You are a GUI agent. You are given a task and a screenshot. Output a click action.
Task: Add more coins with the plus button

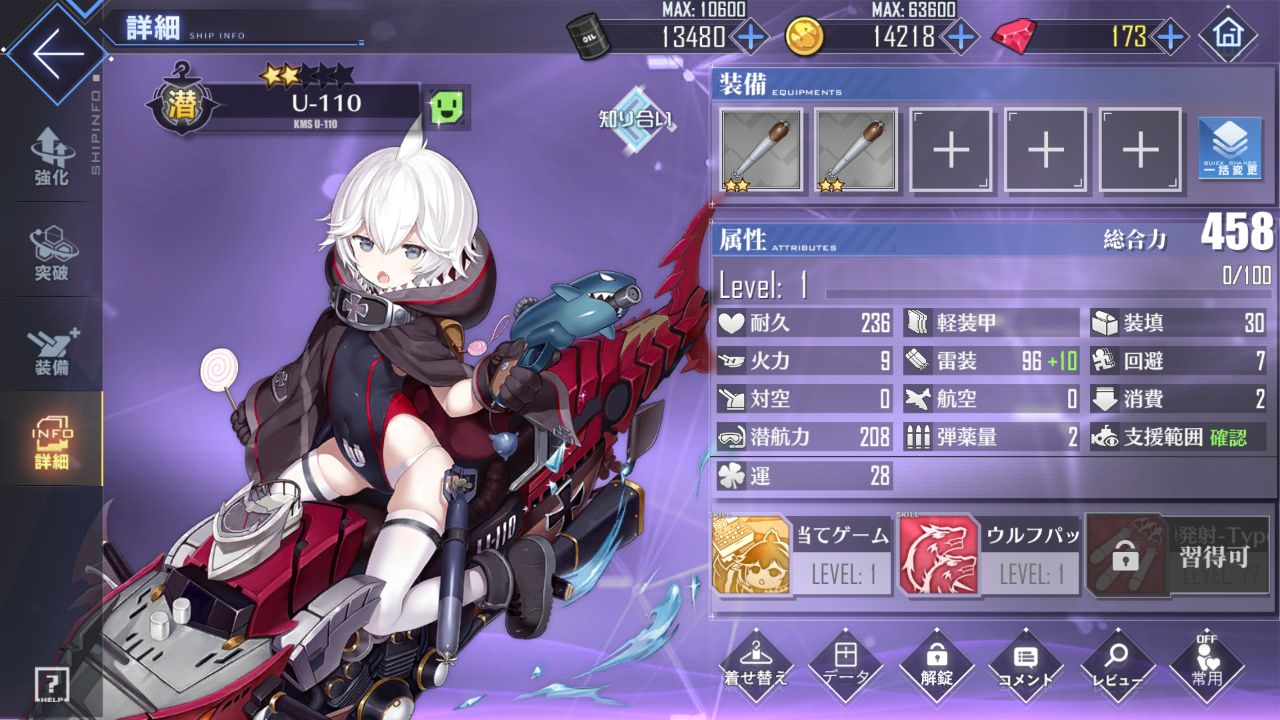960,38
